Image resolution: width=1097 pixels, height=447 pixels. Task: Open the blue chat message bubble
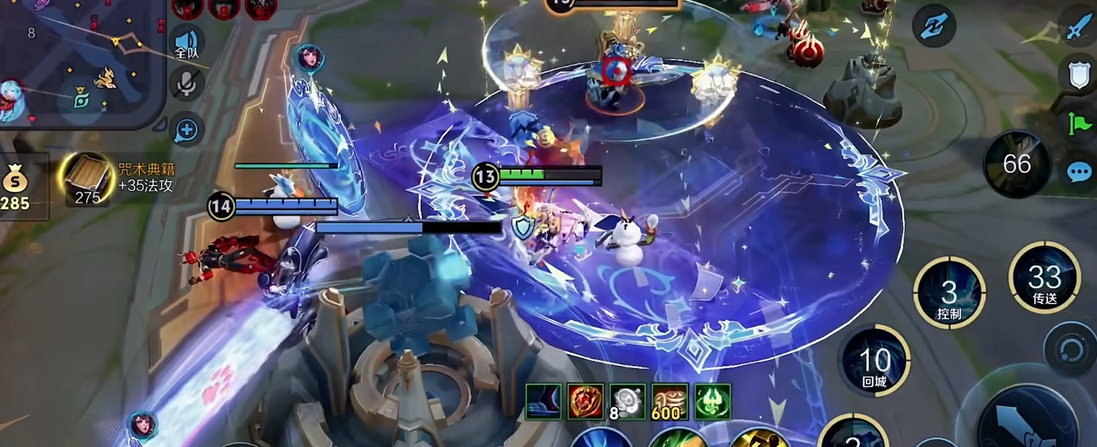(x=1077, y=171)
